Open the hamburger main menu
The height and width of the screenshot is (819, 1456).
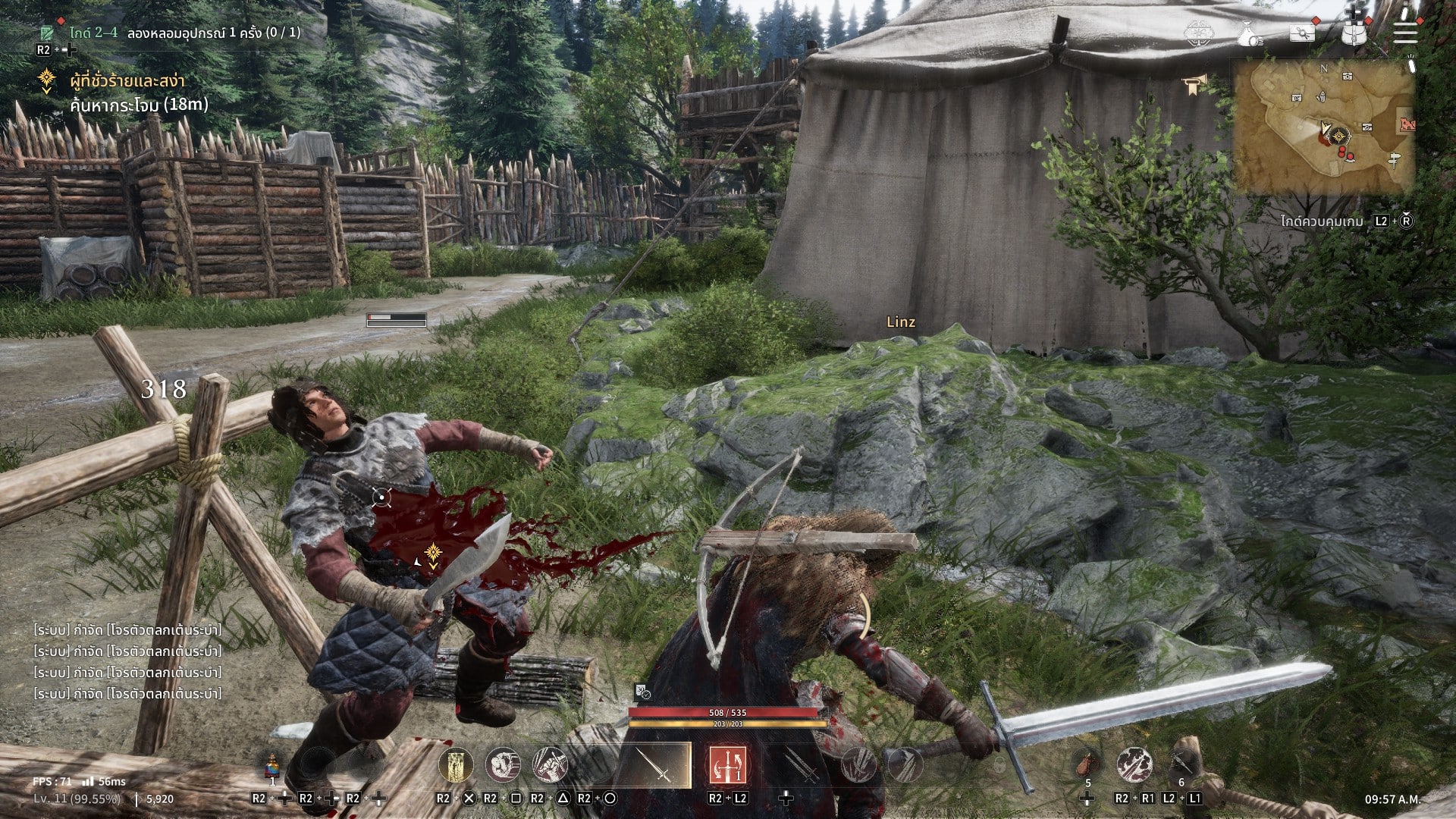1404,31
